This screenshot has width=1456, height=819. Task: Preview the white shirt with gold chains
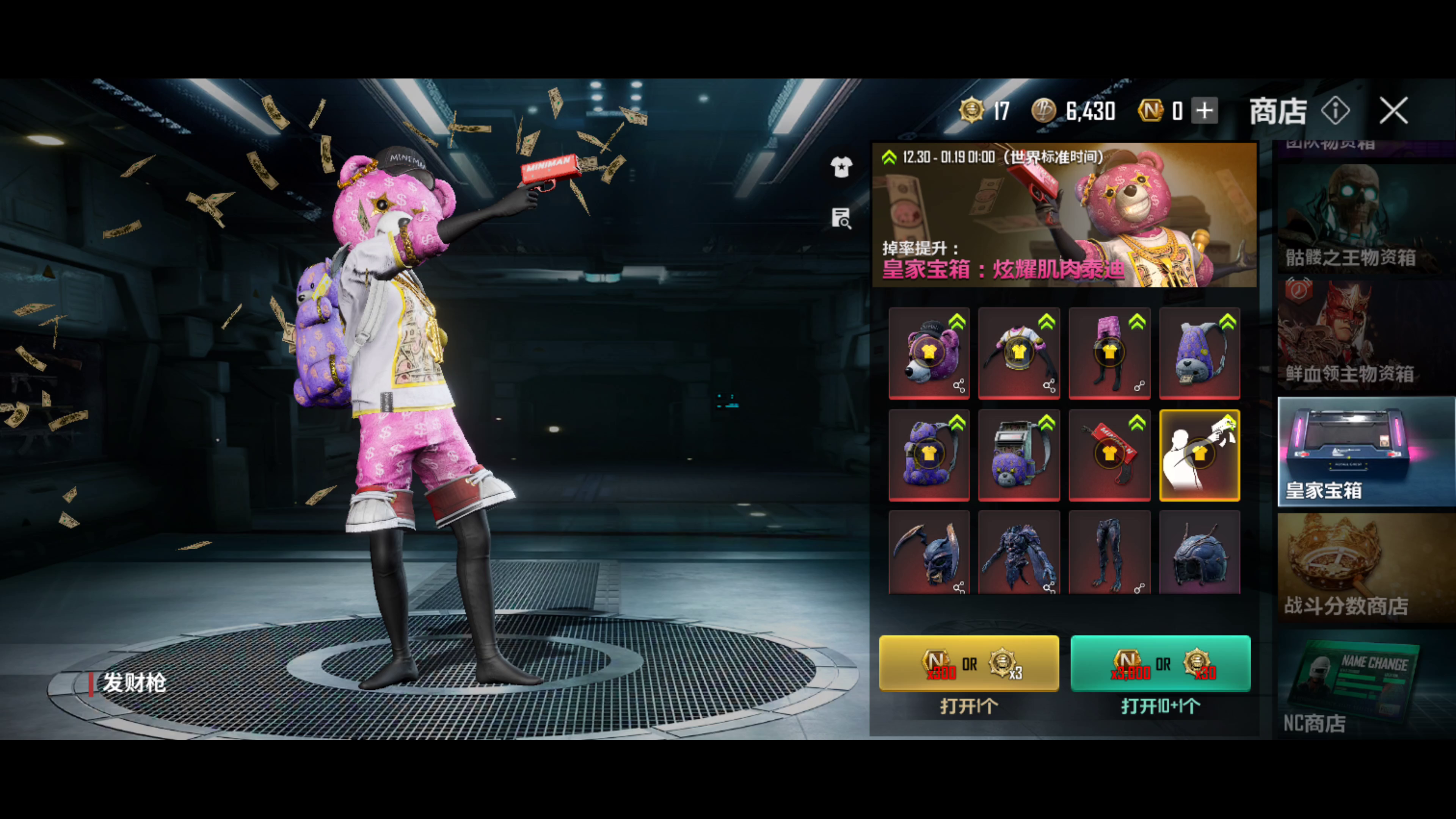pos(1018,353)
